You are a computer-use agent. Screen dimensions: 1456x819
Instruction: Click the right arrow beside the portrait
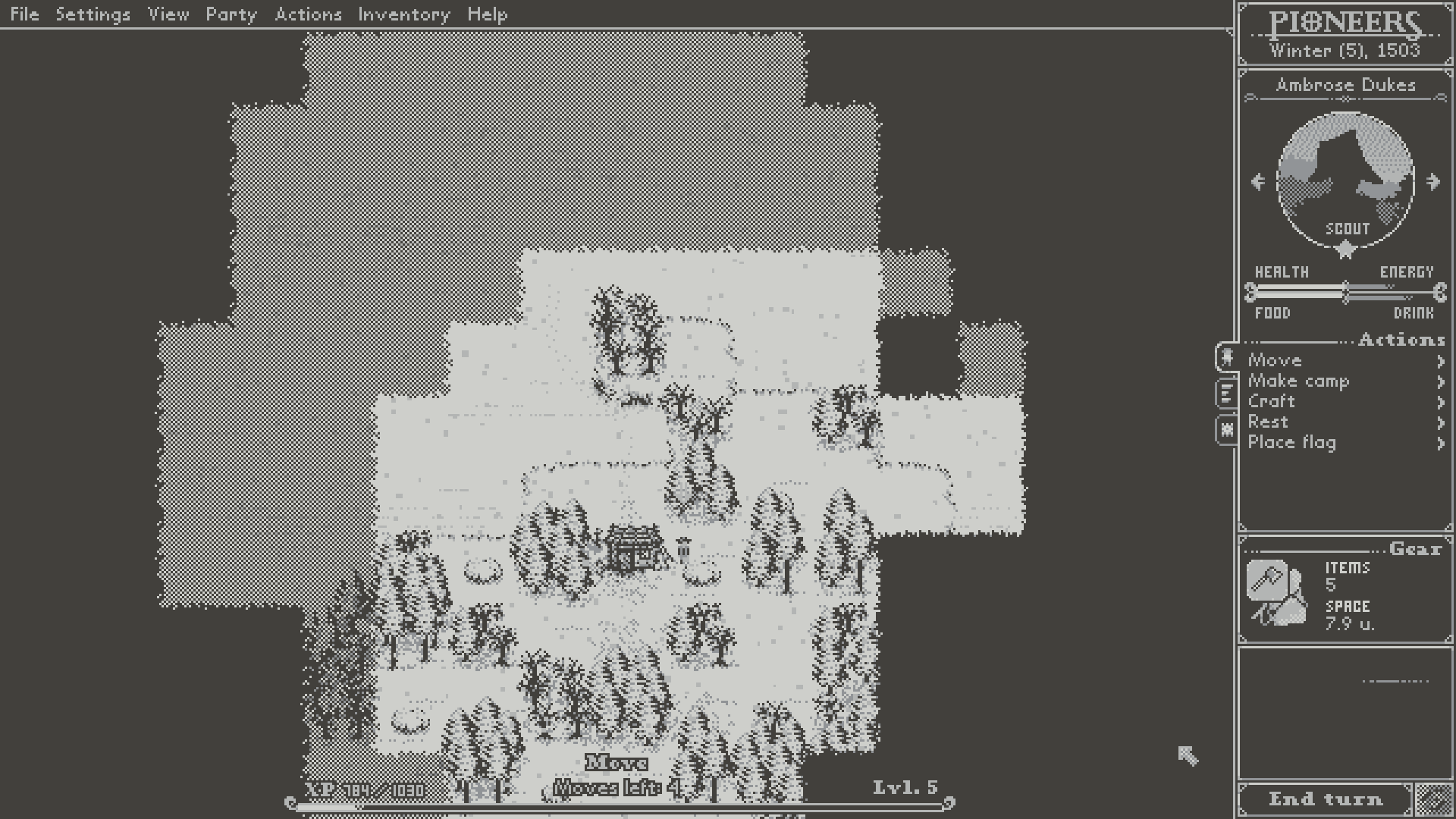tap(1433, 180)
